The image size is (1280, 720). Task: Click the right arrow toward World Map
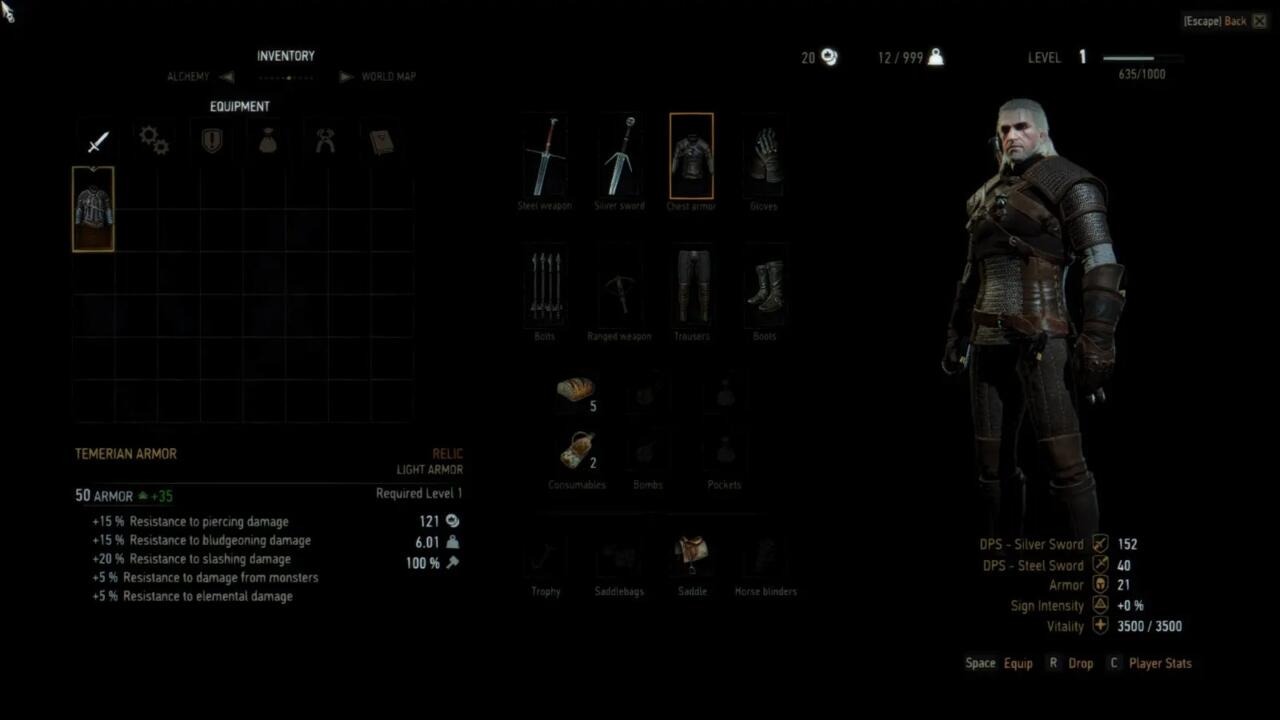(346, 76)
